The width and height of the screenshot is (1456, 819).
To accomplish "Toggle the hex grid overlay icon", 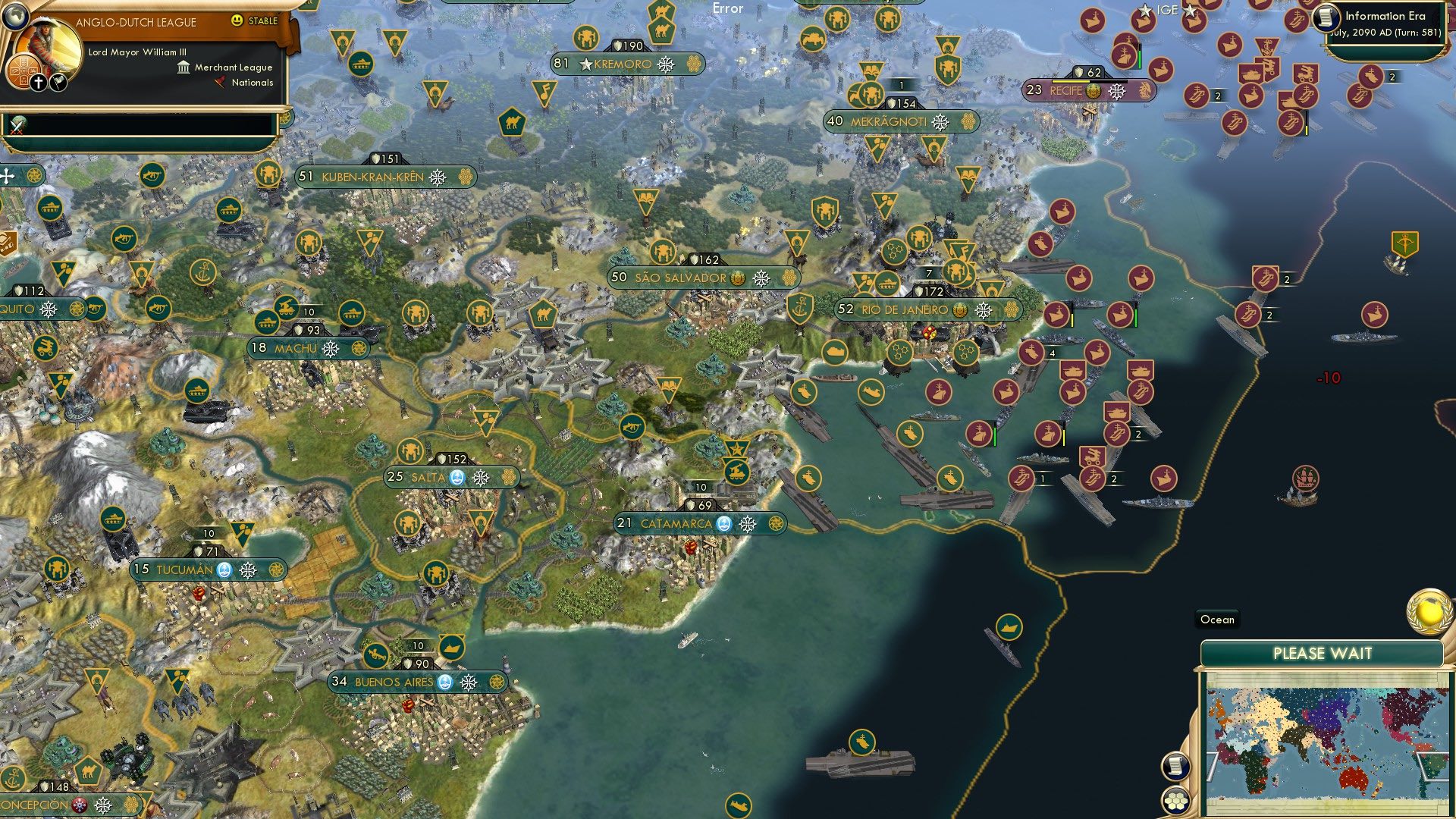I will (1175, 802).
